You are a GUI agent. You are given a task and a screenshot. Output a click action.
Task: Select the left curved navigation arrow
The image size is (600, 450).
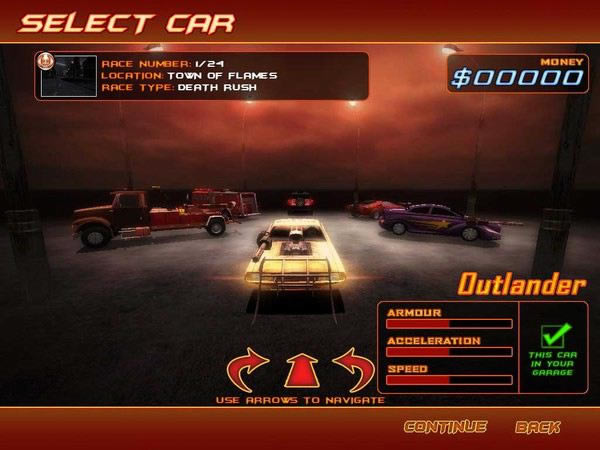[248, 369]
